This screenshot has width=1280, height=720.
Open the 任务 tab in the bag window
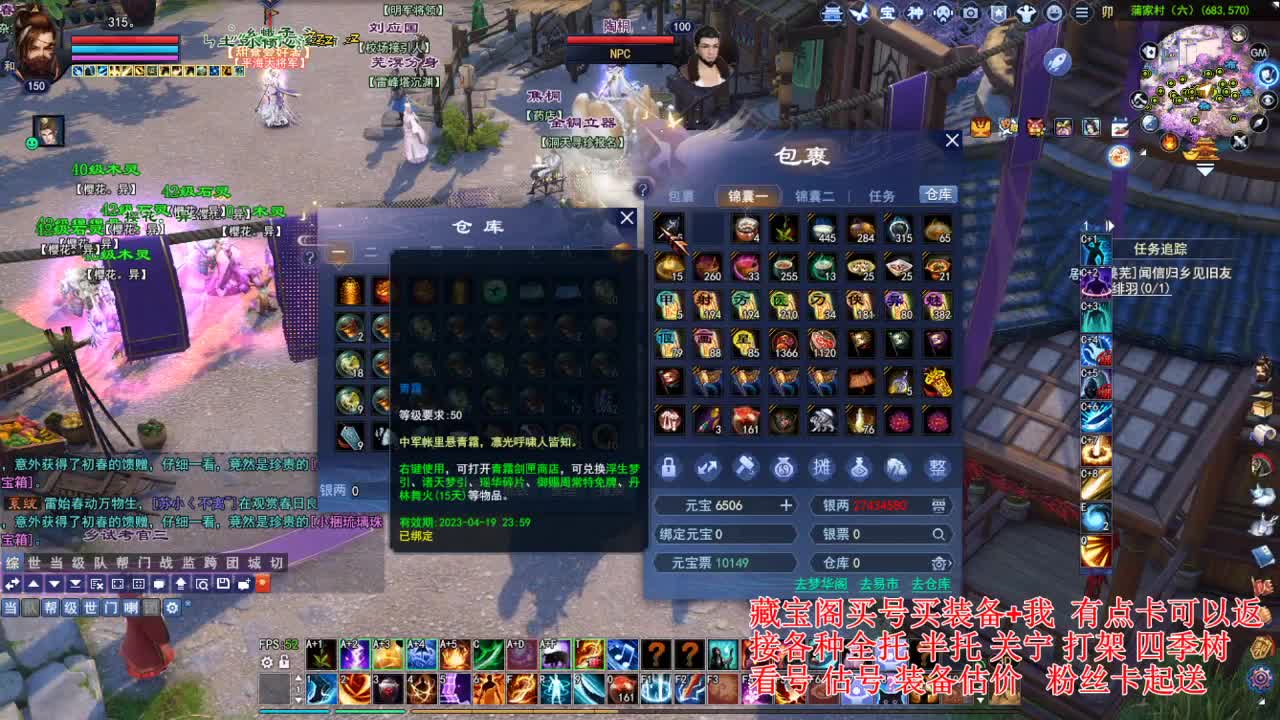[882, 195]
